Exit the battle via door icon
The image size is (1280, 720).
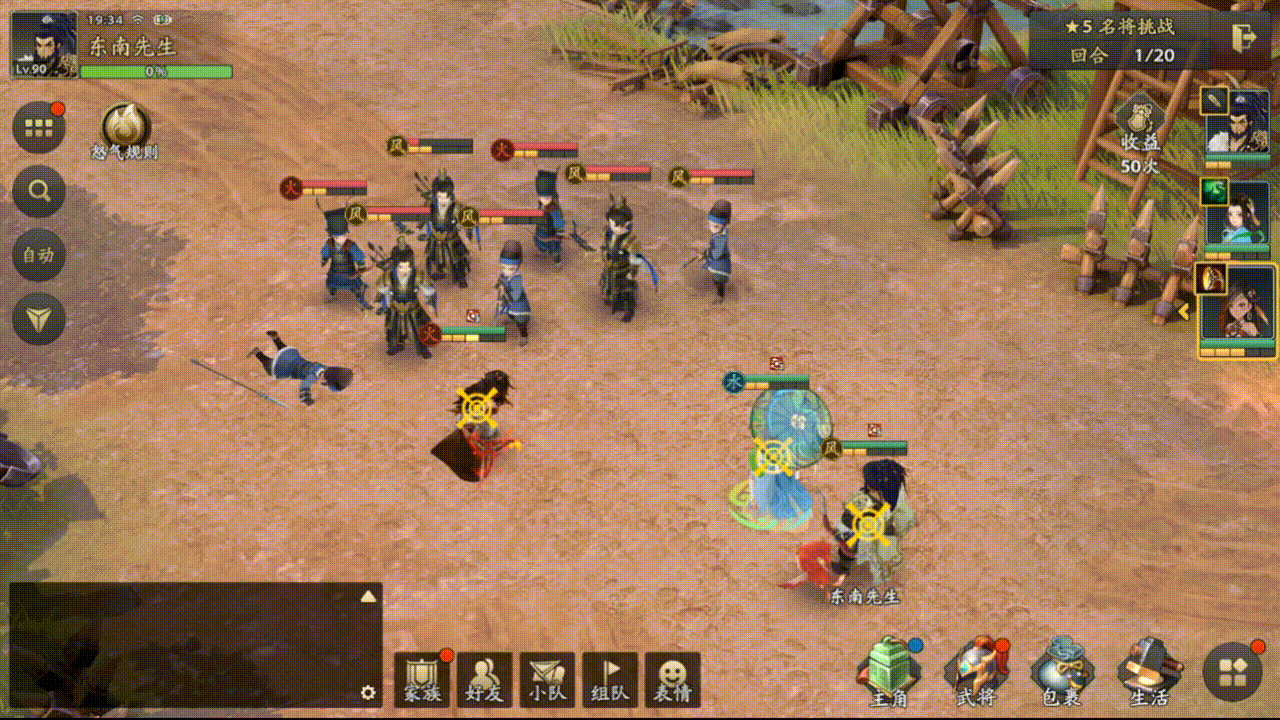tap(1245, 37)
